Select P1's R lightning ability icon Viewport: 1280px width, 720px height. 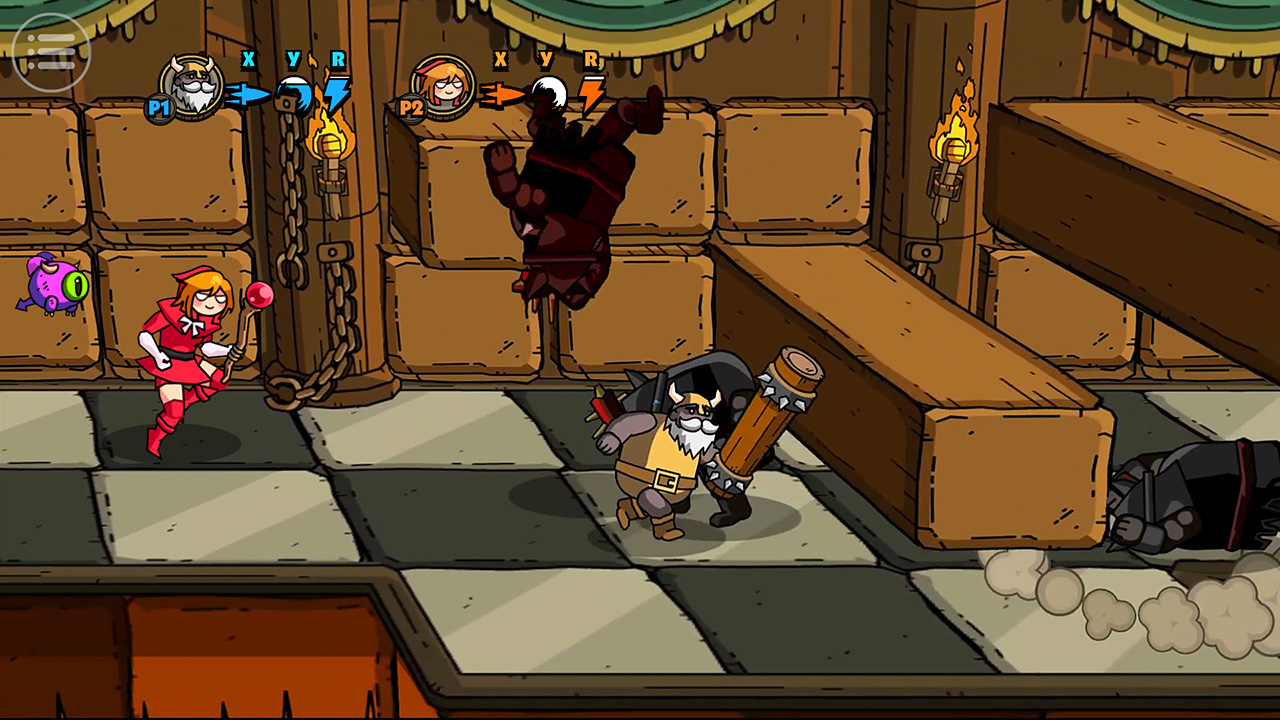339,95
